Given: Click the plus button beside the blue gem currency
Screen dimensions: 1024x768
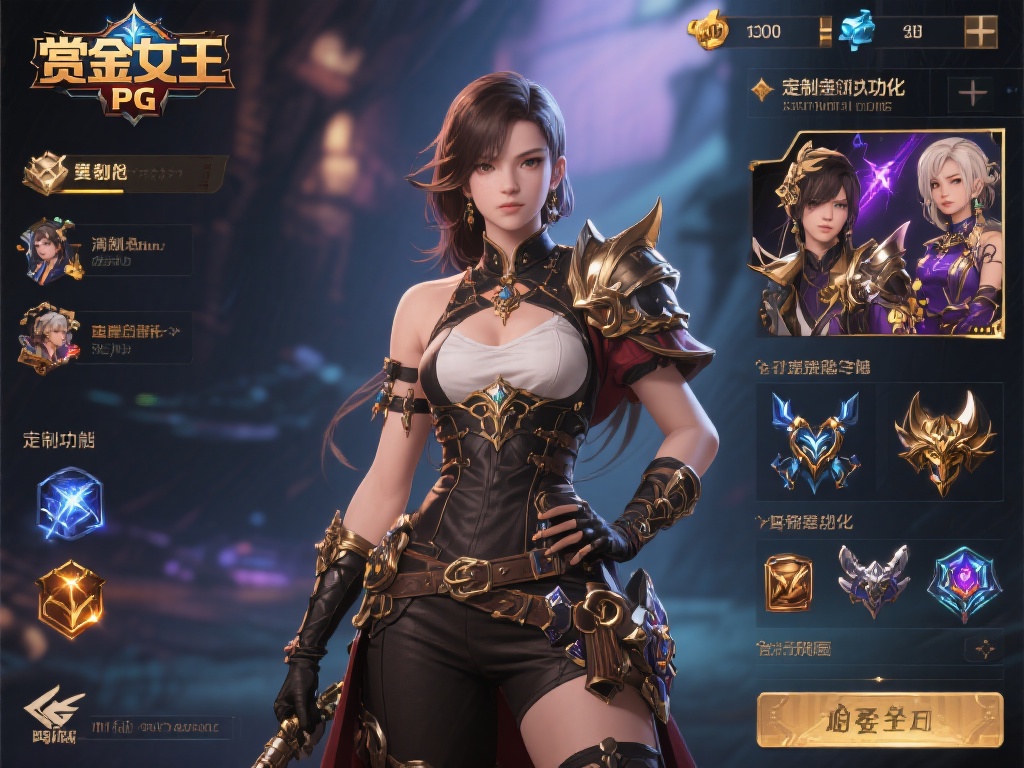Looking at the screenshot, I should pyautogui.click(x=980, y=32).
